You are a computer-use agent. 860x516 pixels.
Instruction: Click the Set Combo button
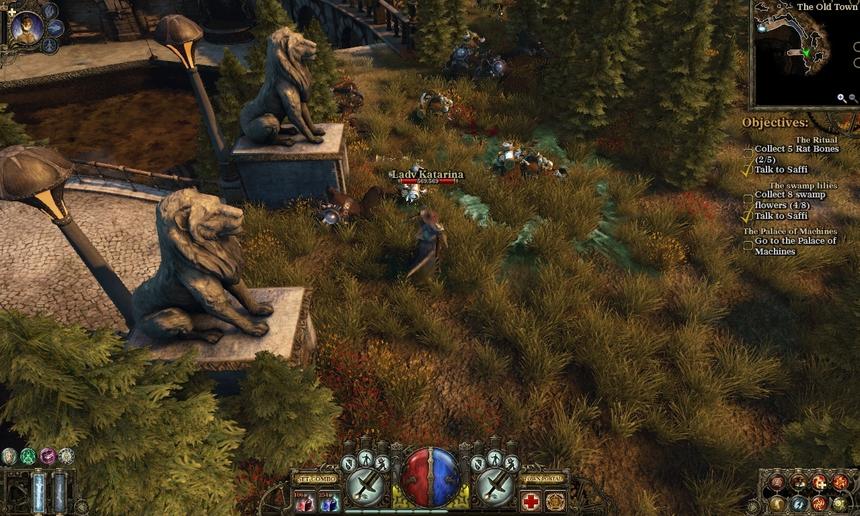point(317,479)
